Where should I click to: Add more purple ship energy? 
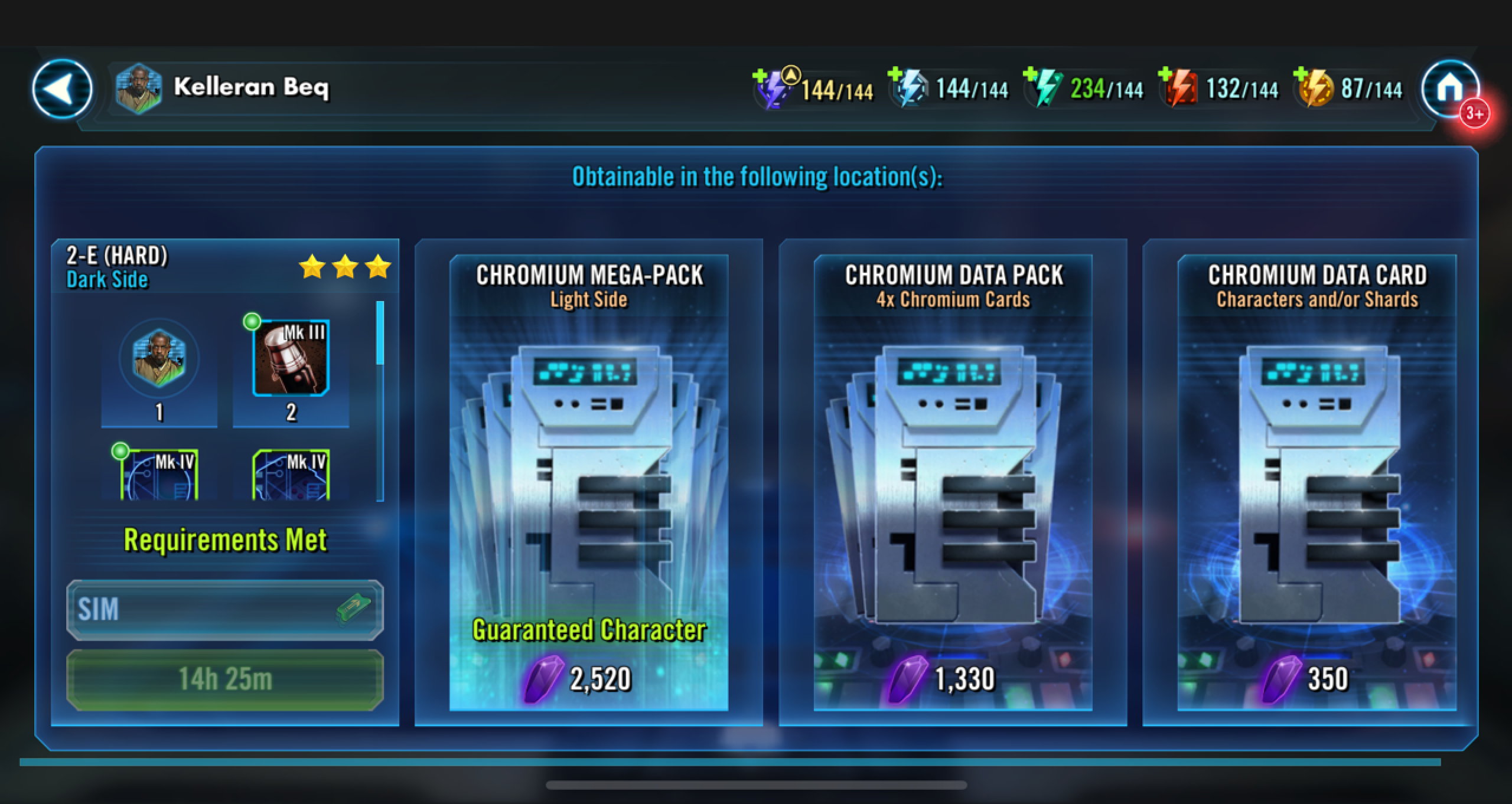[x=760, y=77]
